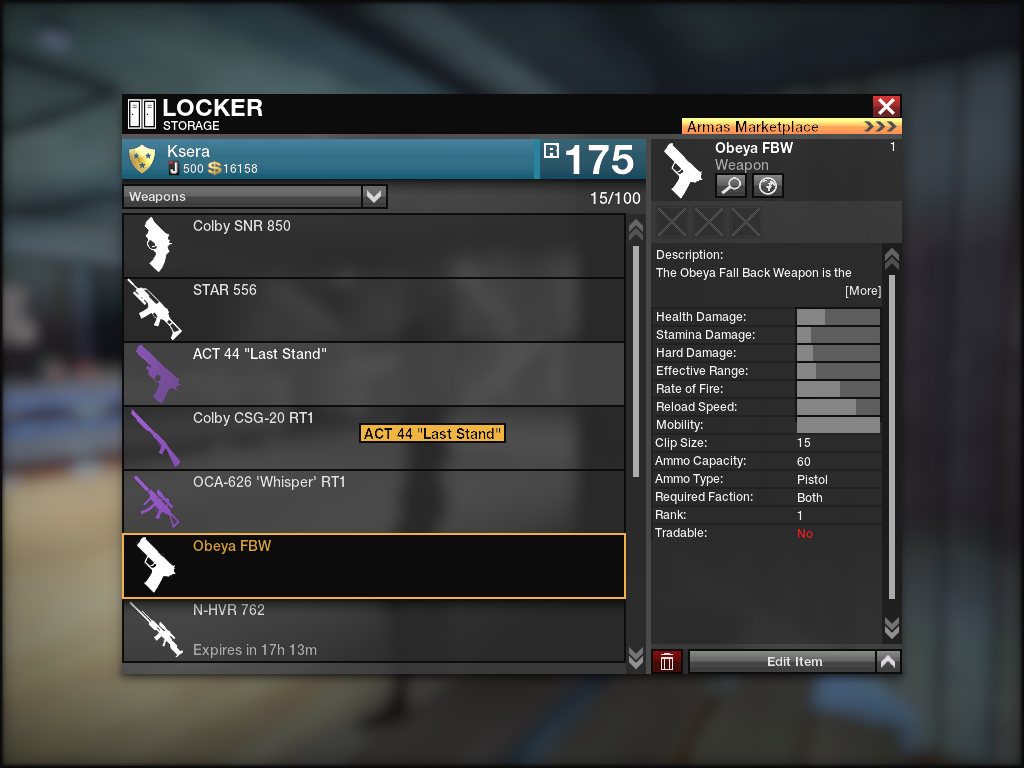Close the Locker Storage window
This screenshot has width=1024, height=768.
[x=886, y=107]
